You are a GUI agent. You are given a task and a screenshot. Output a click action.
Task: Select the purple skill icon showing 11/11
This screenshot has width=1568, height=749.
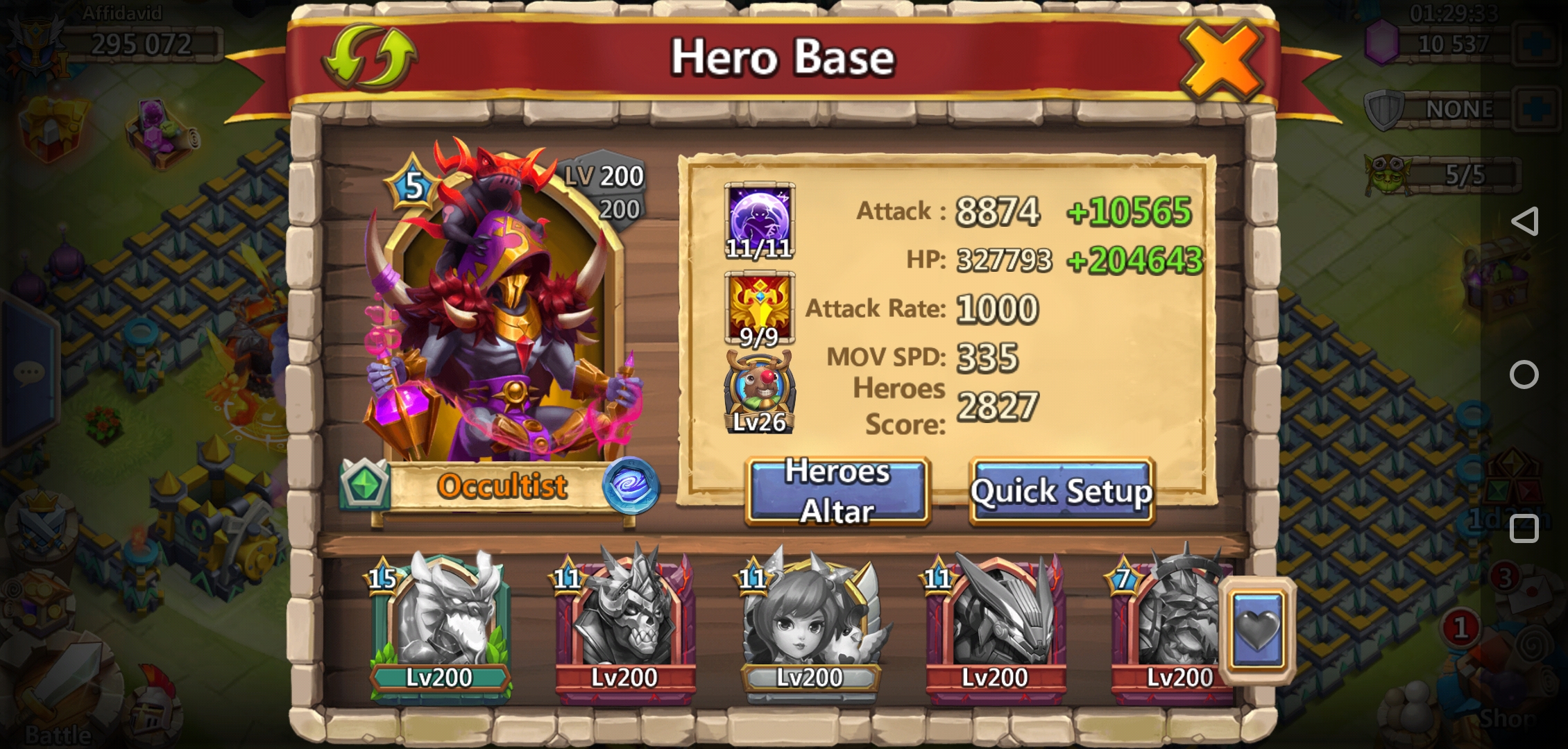pyautogui.click(x=759, y=221)
